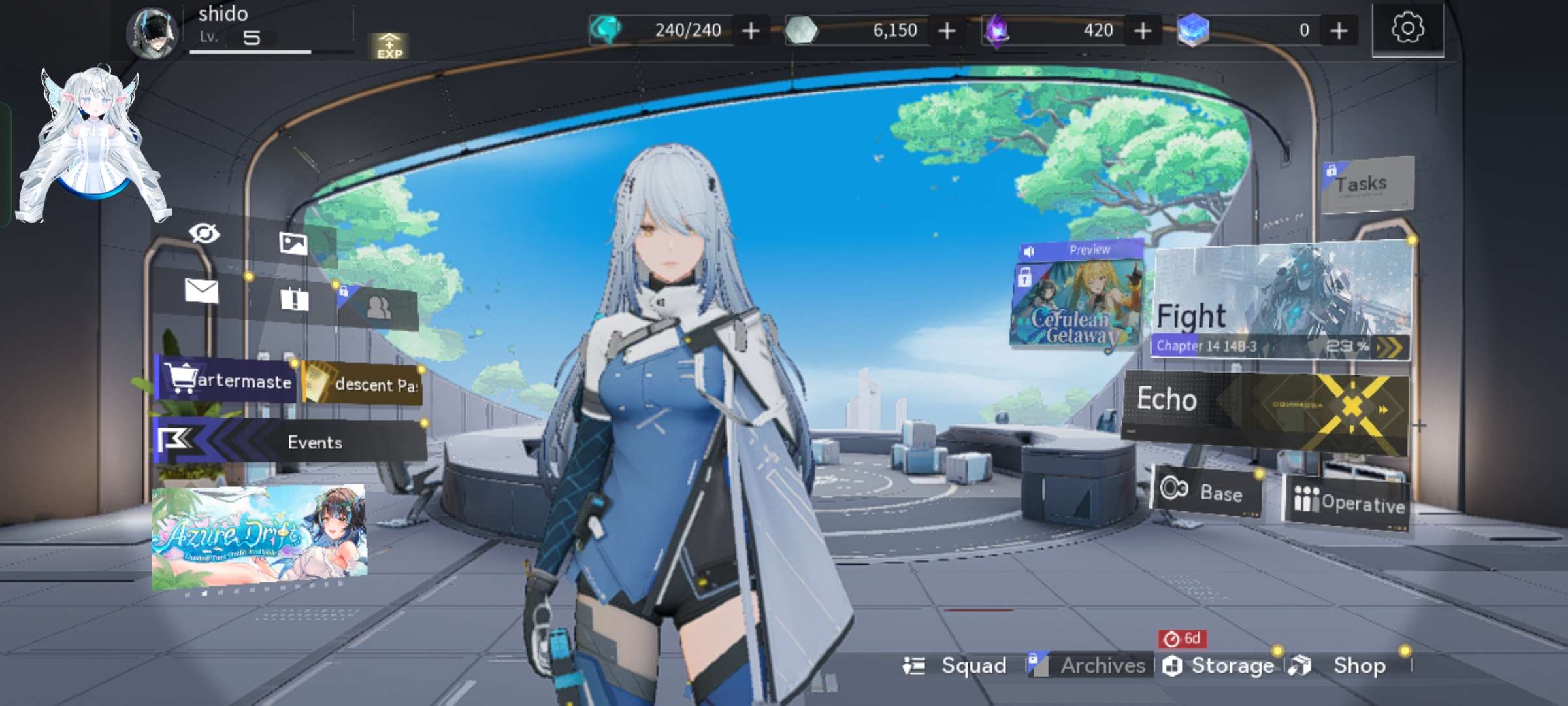Open shido's player profile avatar
Viewport: 1568px width, 706px height.
152,33
